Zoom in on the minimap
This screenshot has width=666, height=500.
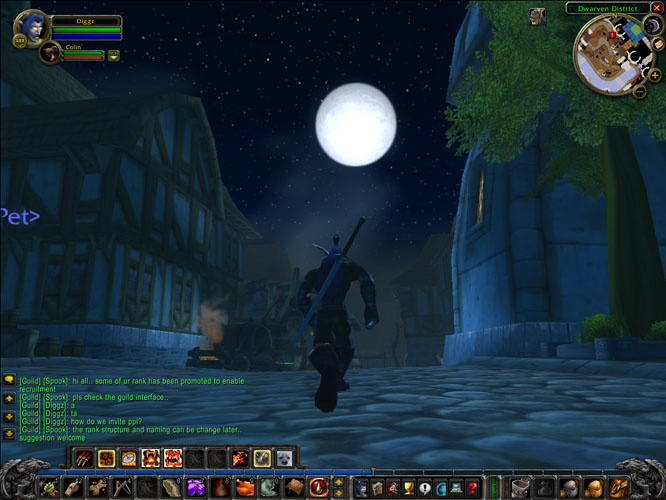pyautogui.click(x=653, y=75)
